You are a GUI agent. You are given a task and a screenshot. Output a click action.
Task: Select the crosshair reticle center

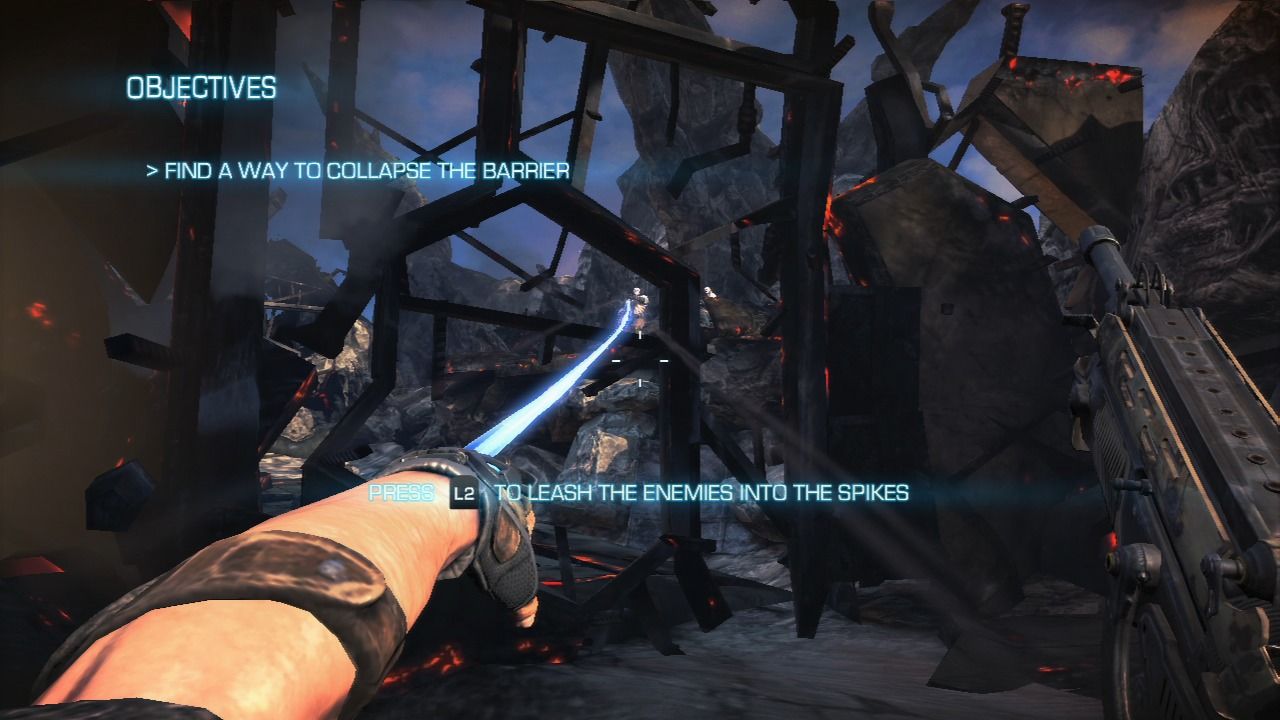point(639,359)
